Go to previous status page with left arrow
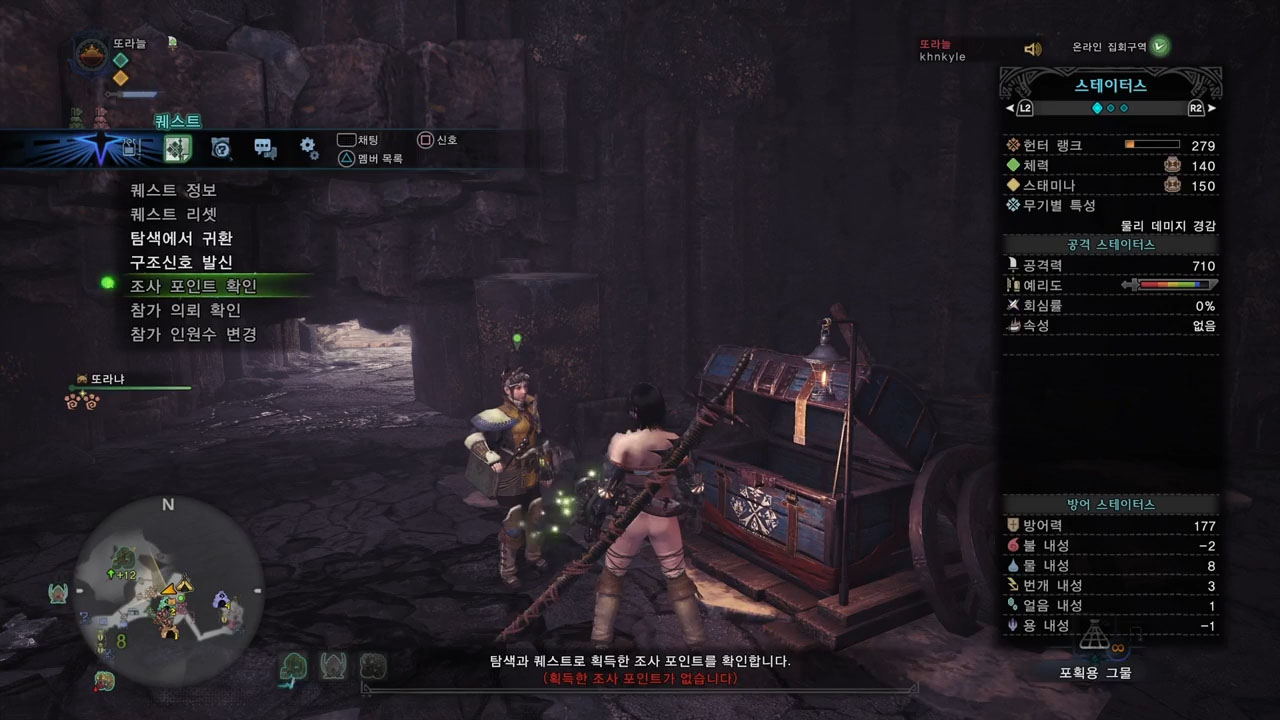 click(x=1012, y=108)
